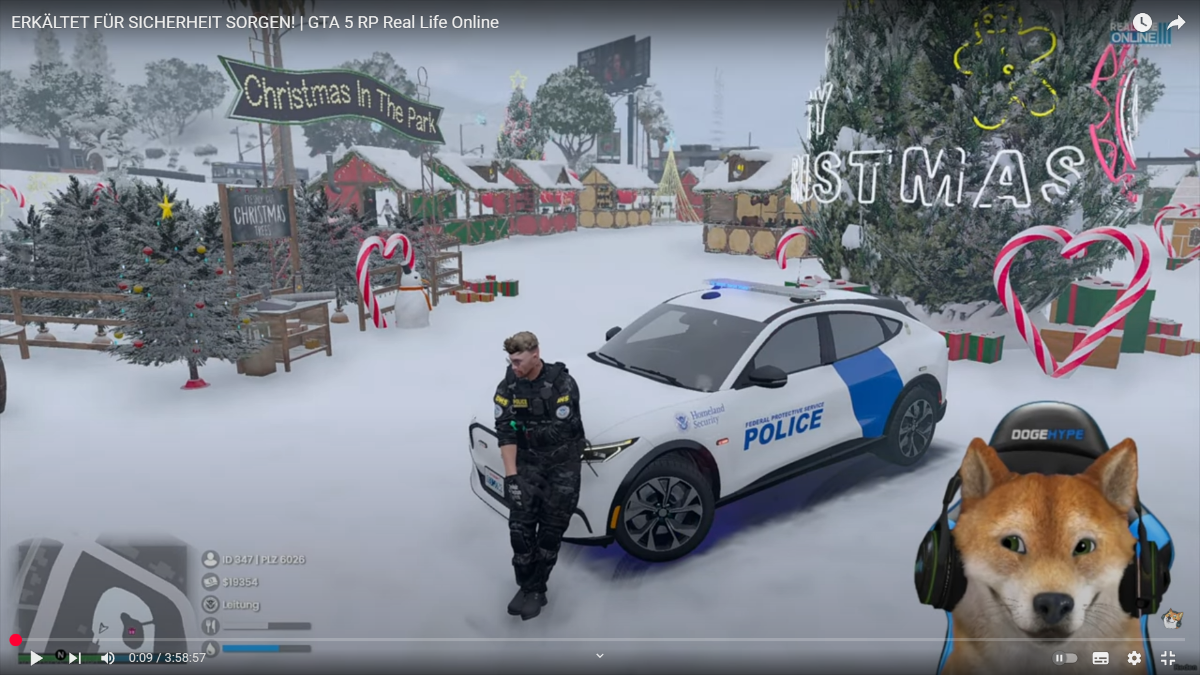
Task: Open the video player settings gear
Action: point(1134,658)
